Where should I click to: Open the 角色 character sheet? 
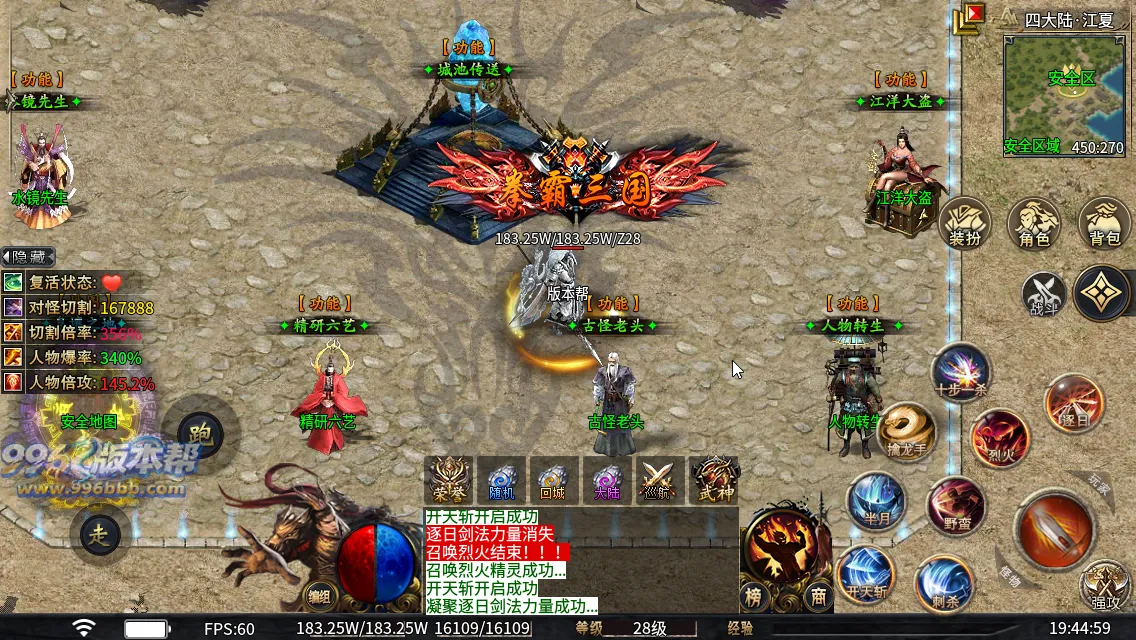pyautogui.click(x=1034, y=223)
